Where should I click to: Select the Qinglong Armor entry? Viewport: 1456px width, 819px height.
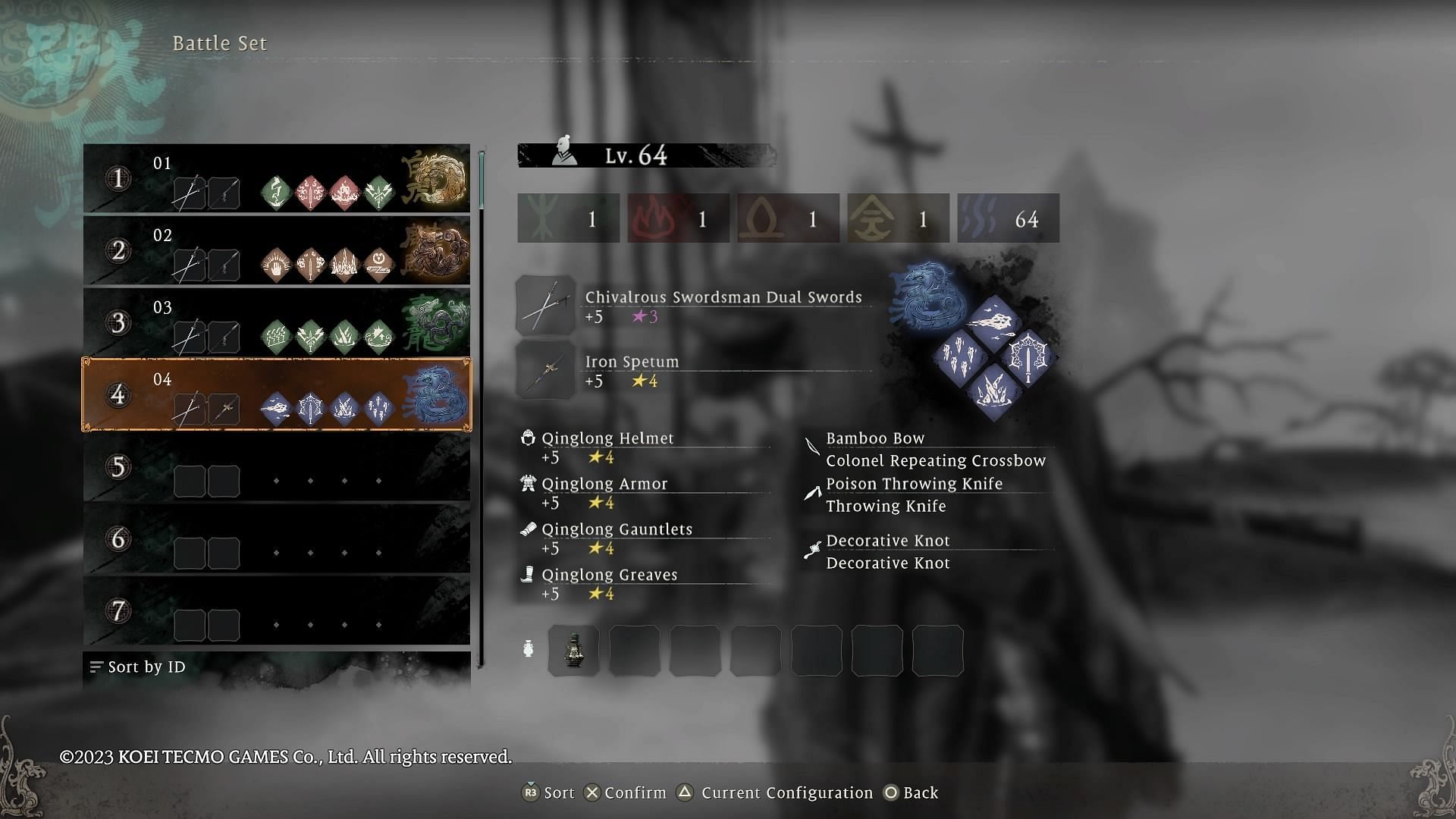coord(604,484)
